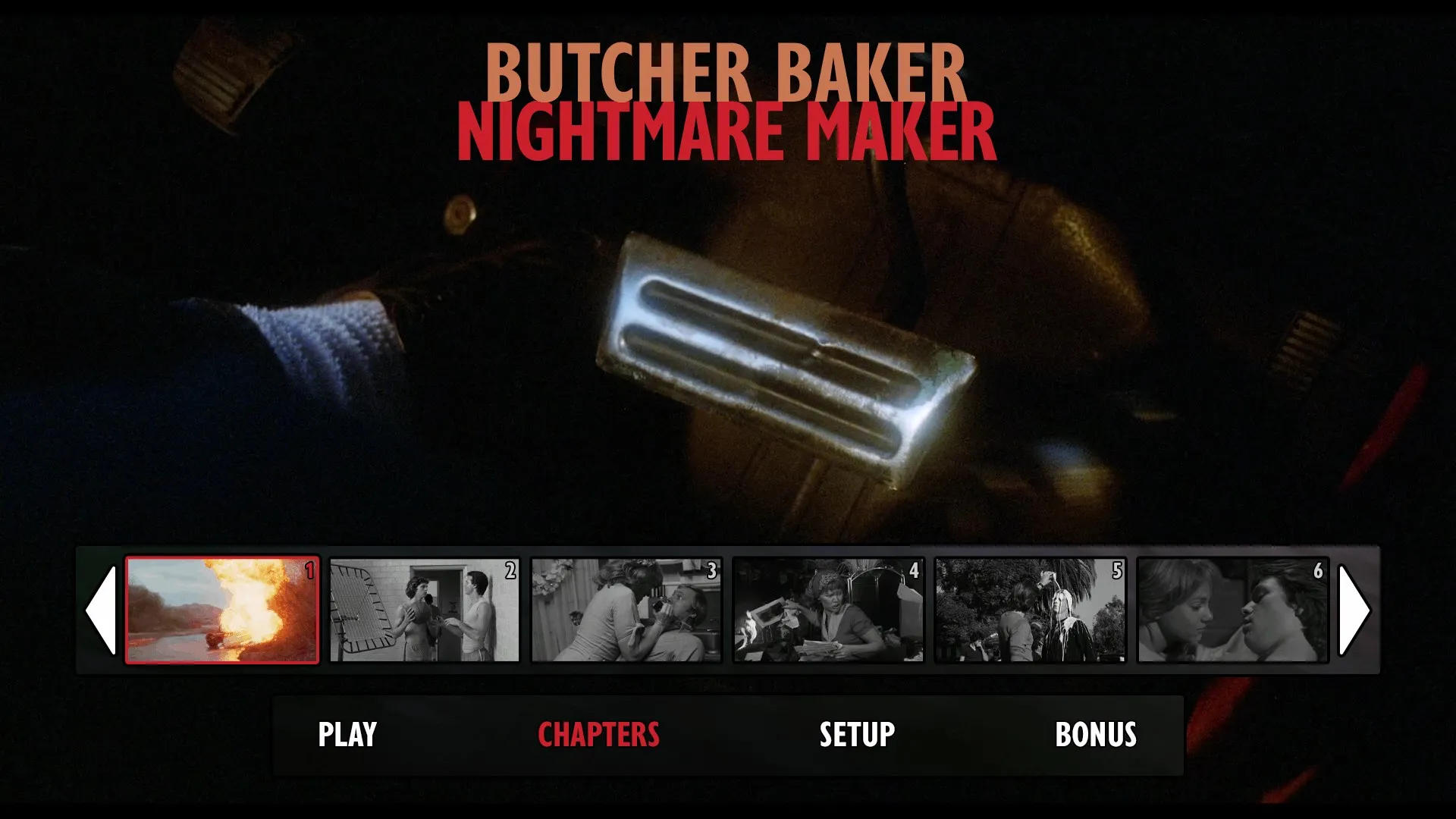Click the BUTCHER BAKER NIGHTMARE MAKER title
The image size is (1456, 819).
(x=726, y=99)
